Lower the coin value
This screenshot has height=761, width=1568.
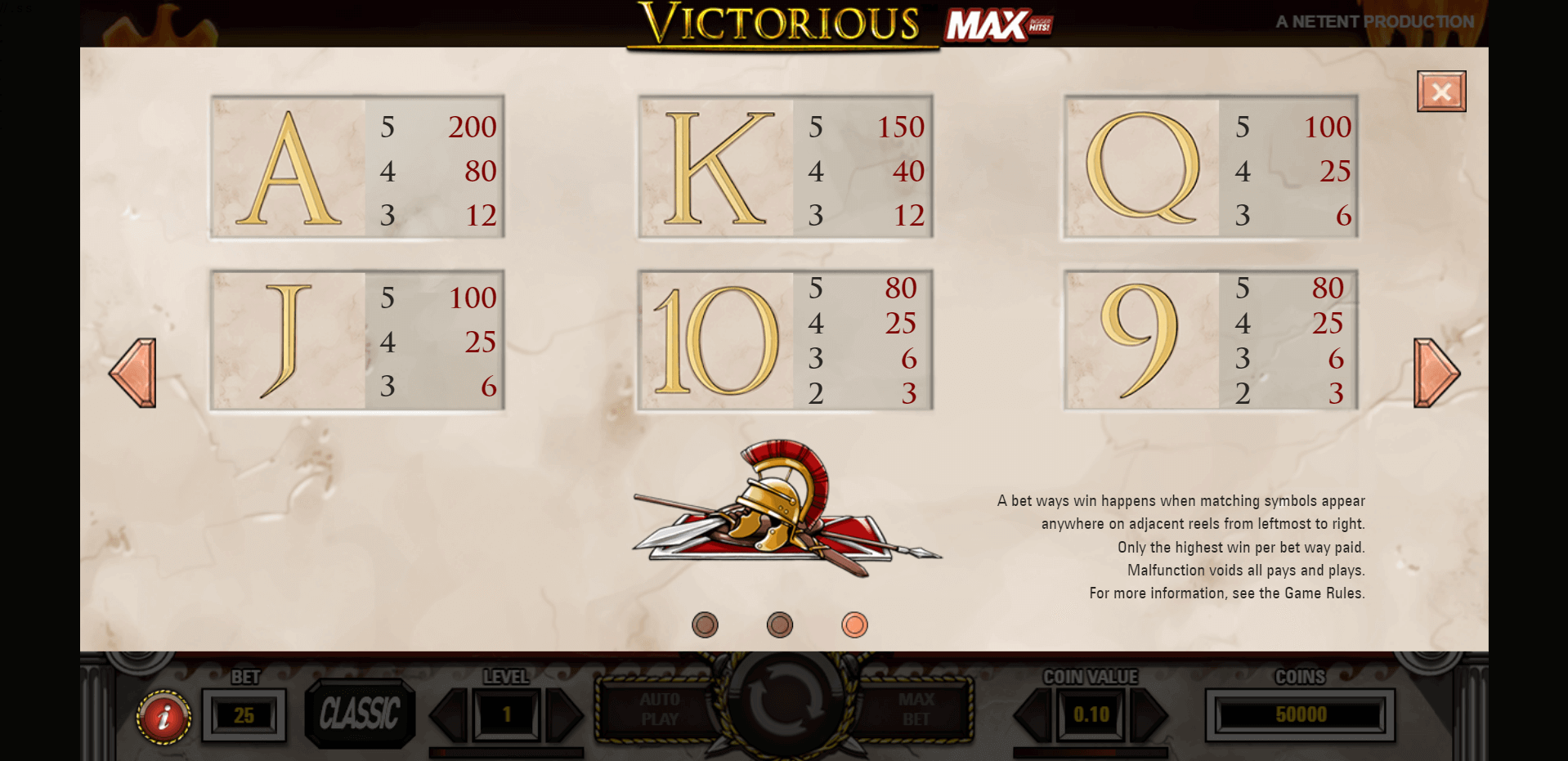pyautogui.click(x=1033, y=715)
